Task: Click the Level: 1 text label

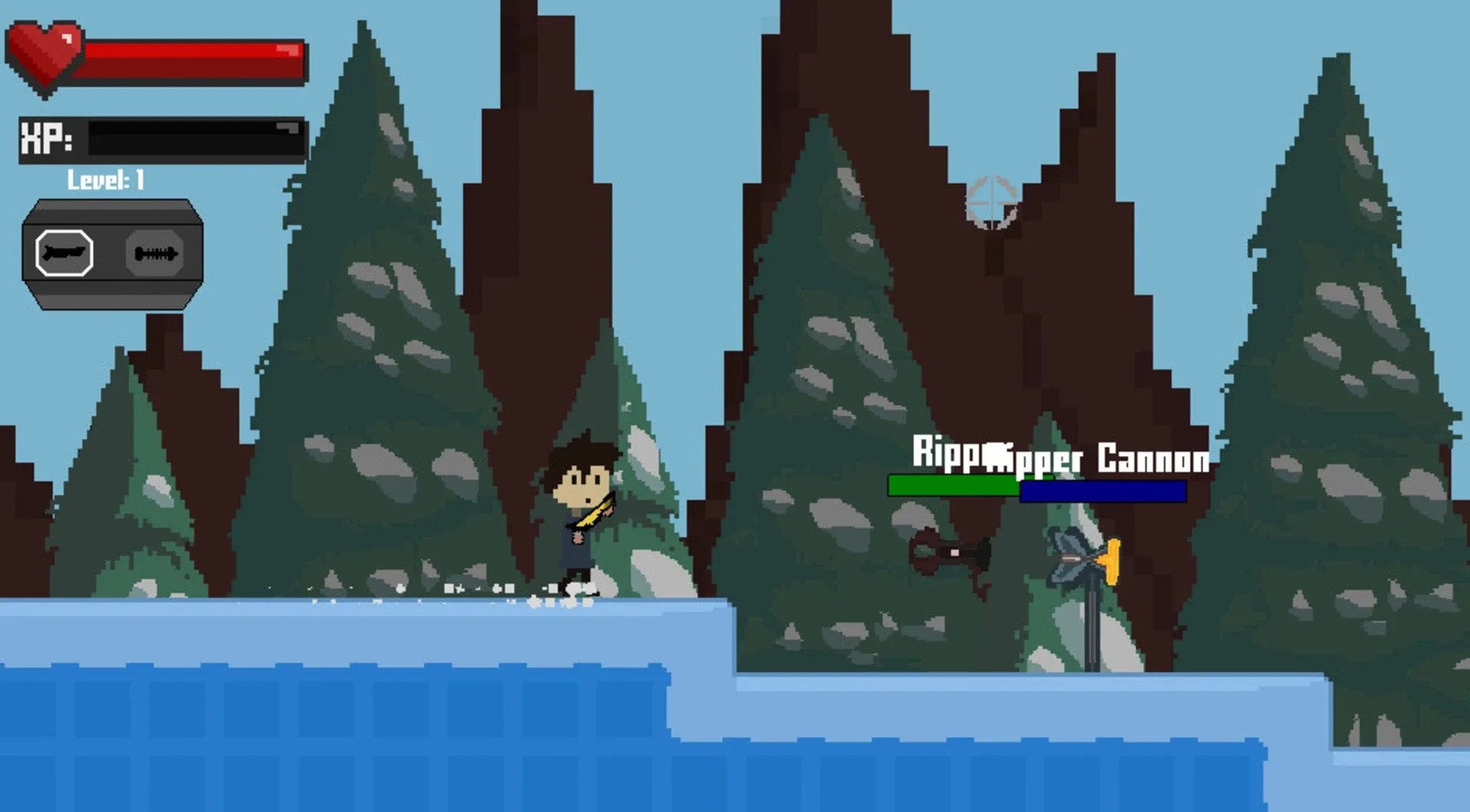Action: (x=106, y=181)
